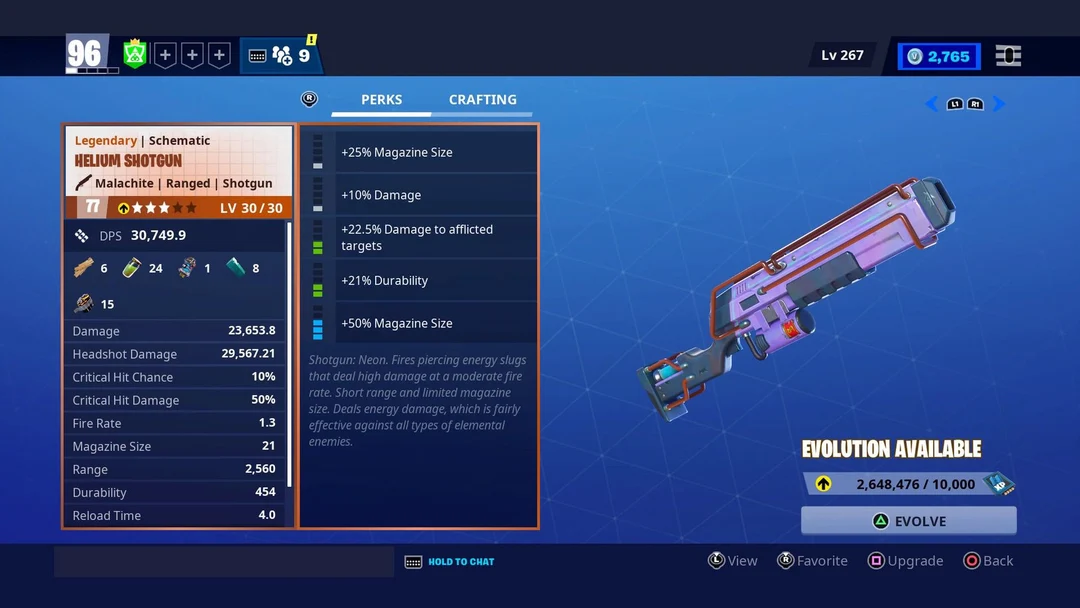
Task: Click the chat input box
Action: [x=223, y=562]
